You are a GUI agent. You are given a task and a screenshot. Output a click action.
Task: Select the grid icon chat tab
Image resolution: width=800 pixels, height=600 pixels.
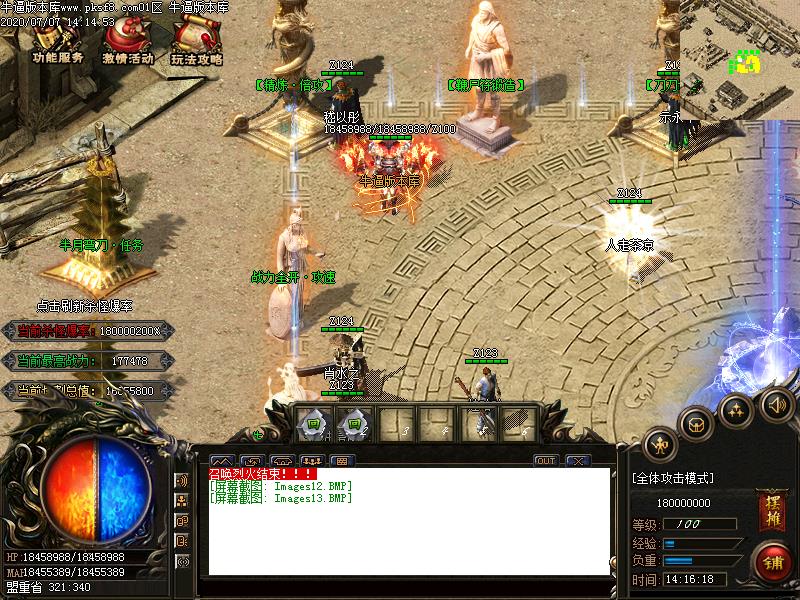[x=341, y=461]
